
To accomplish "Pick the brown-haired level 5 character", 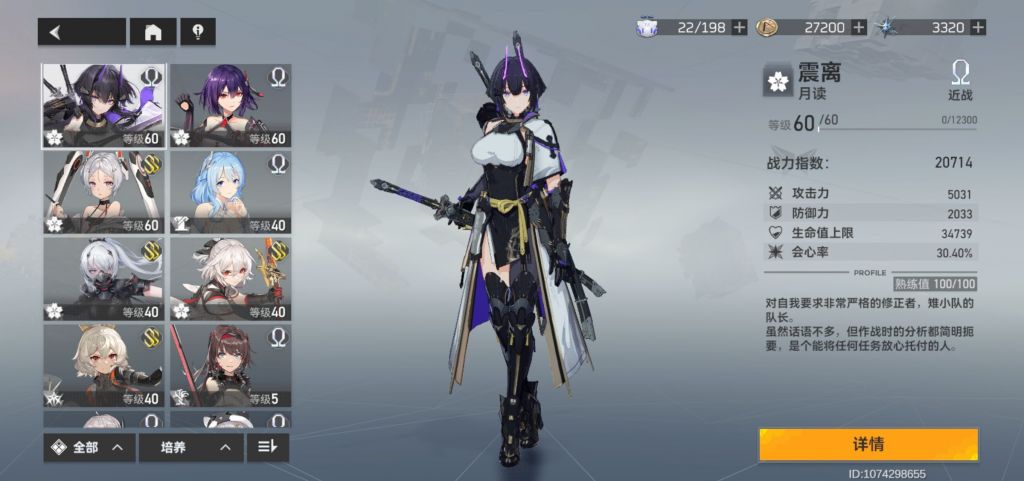I will [230, 365].
